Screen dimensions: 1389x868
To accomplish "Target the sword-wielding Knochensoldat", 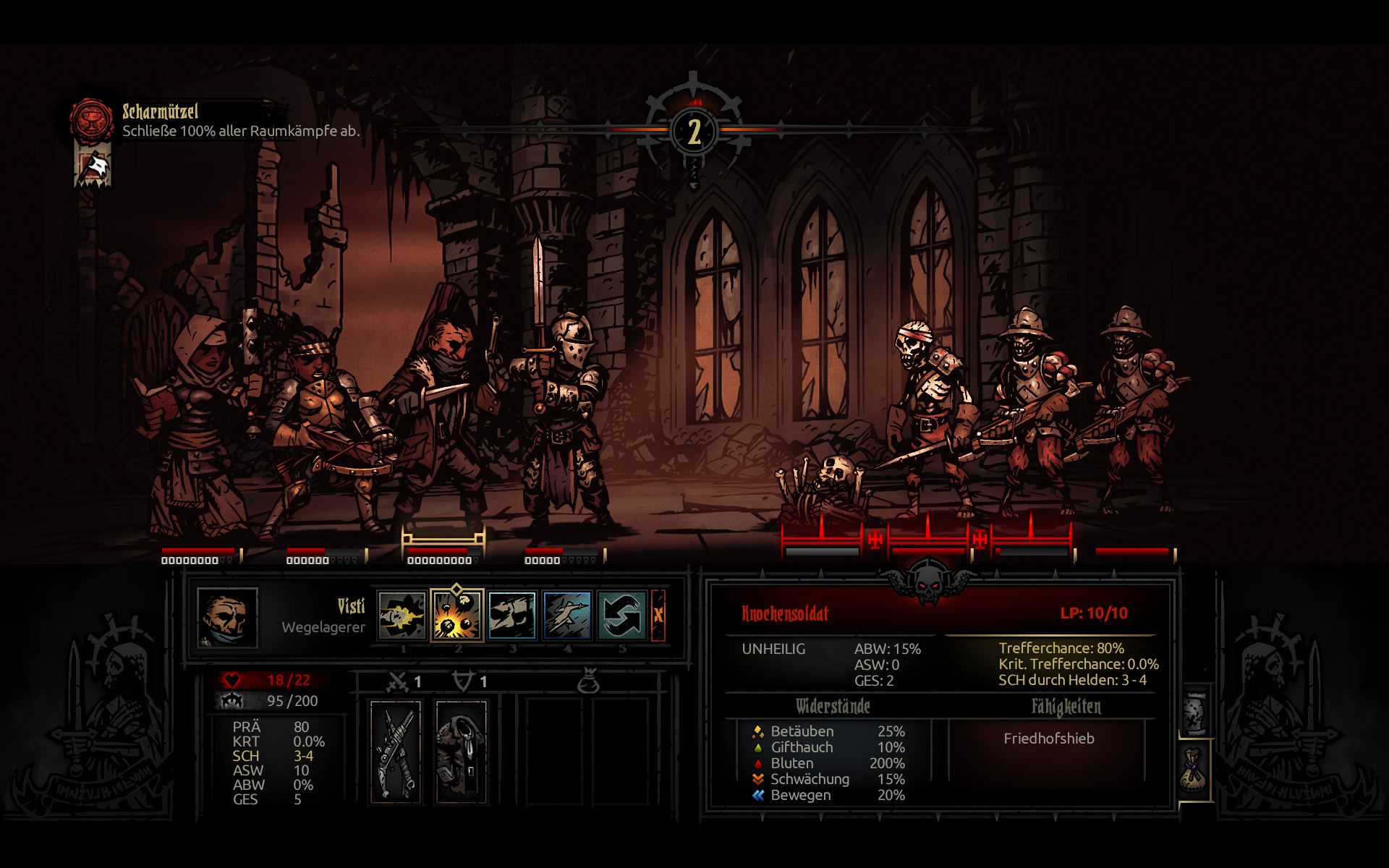I will click(929, 412).
